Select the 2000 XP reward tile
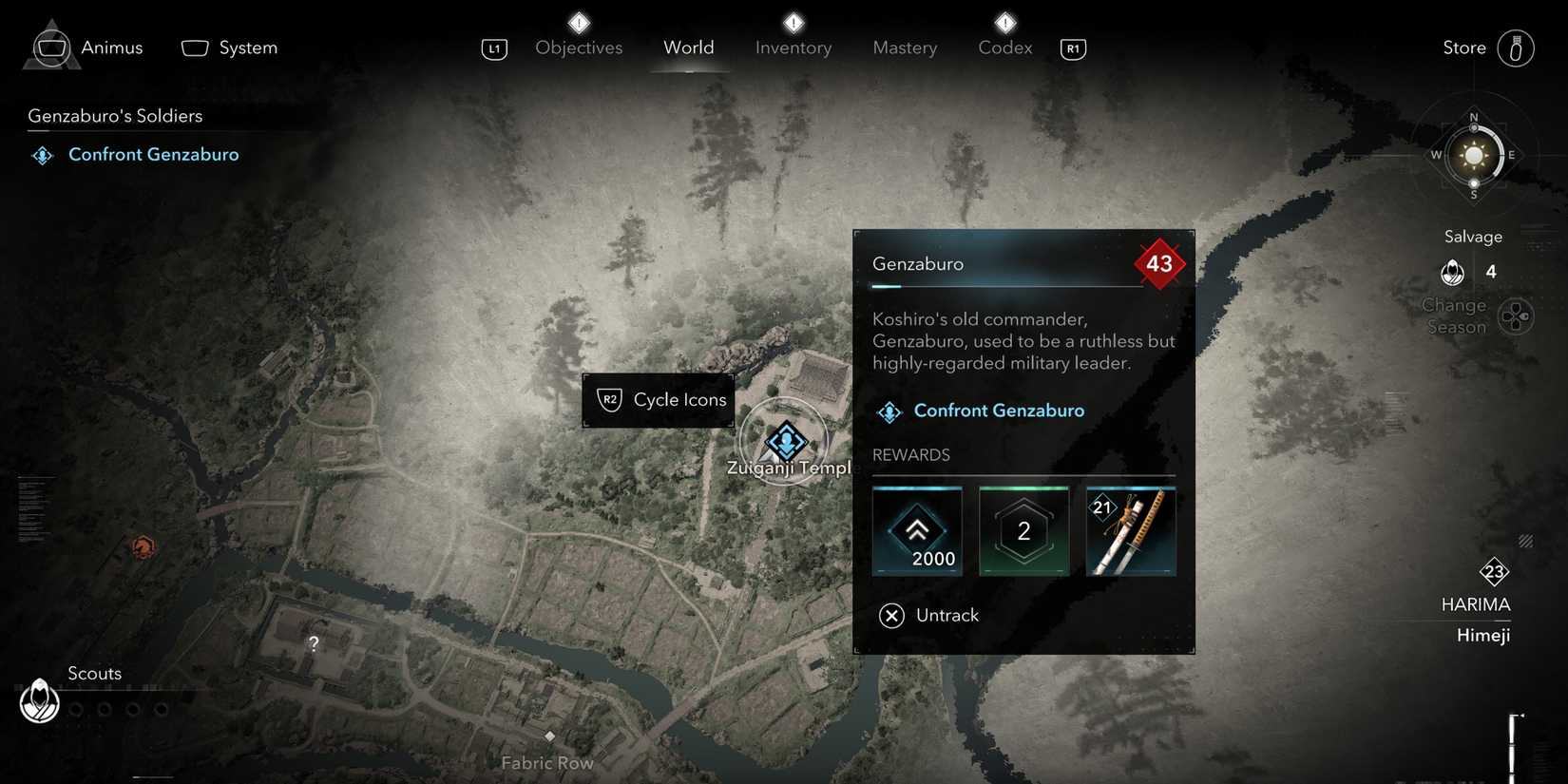The image size is (1568, 784). [917, 531]
